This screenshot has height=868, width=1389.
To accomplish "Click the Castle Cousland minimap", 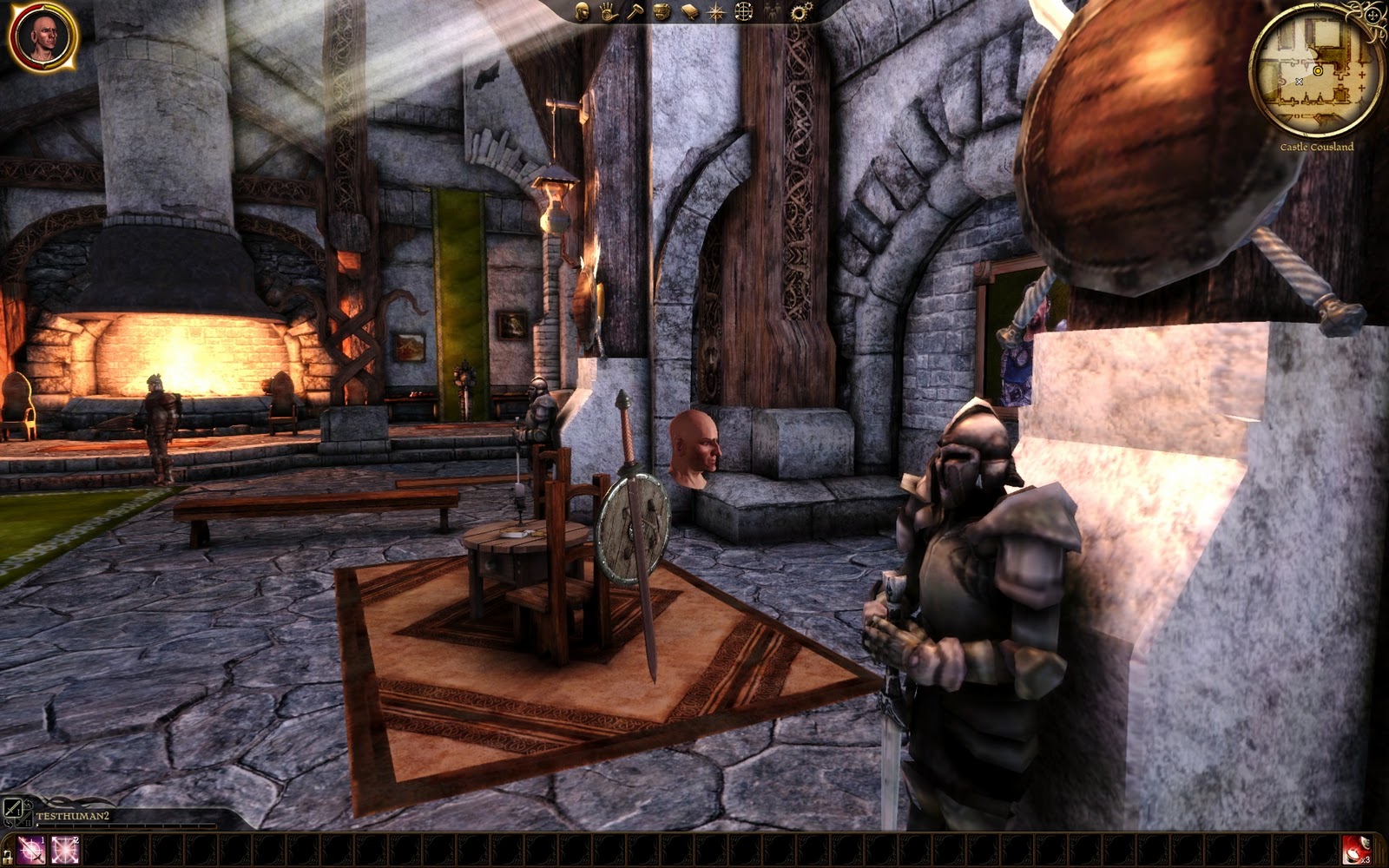I will coord(1316,69).
